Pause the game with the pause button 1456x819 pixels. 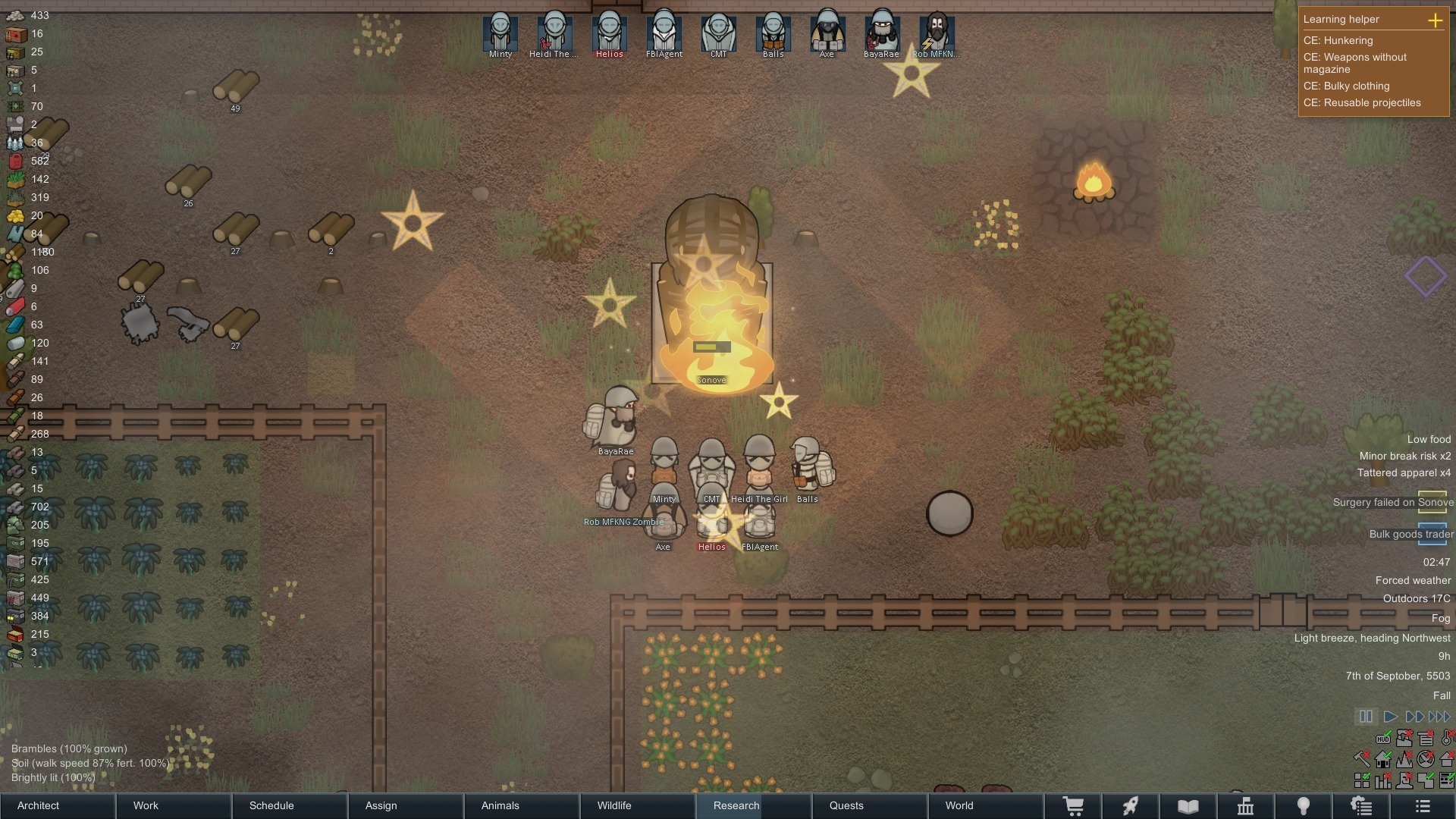click(1366, 717)
